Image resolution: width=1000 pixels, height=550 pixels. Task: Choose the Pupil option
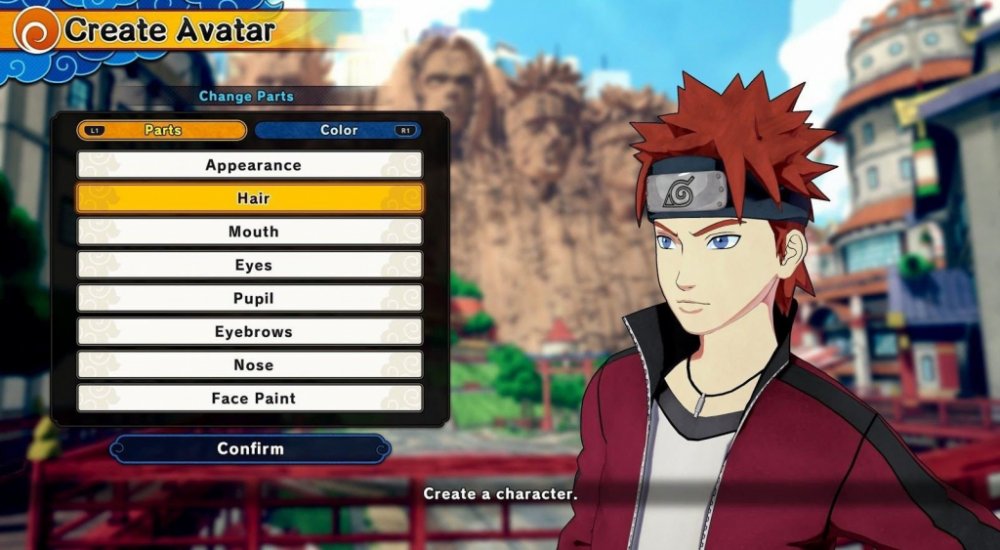250,298
